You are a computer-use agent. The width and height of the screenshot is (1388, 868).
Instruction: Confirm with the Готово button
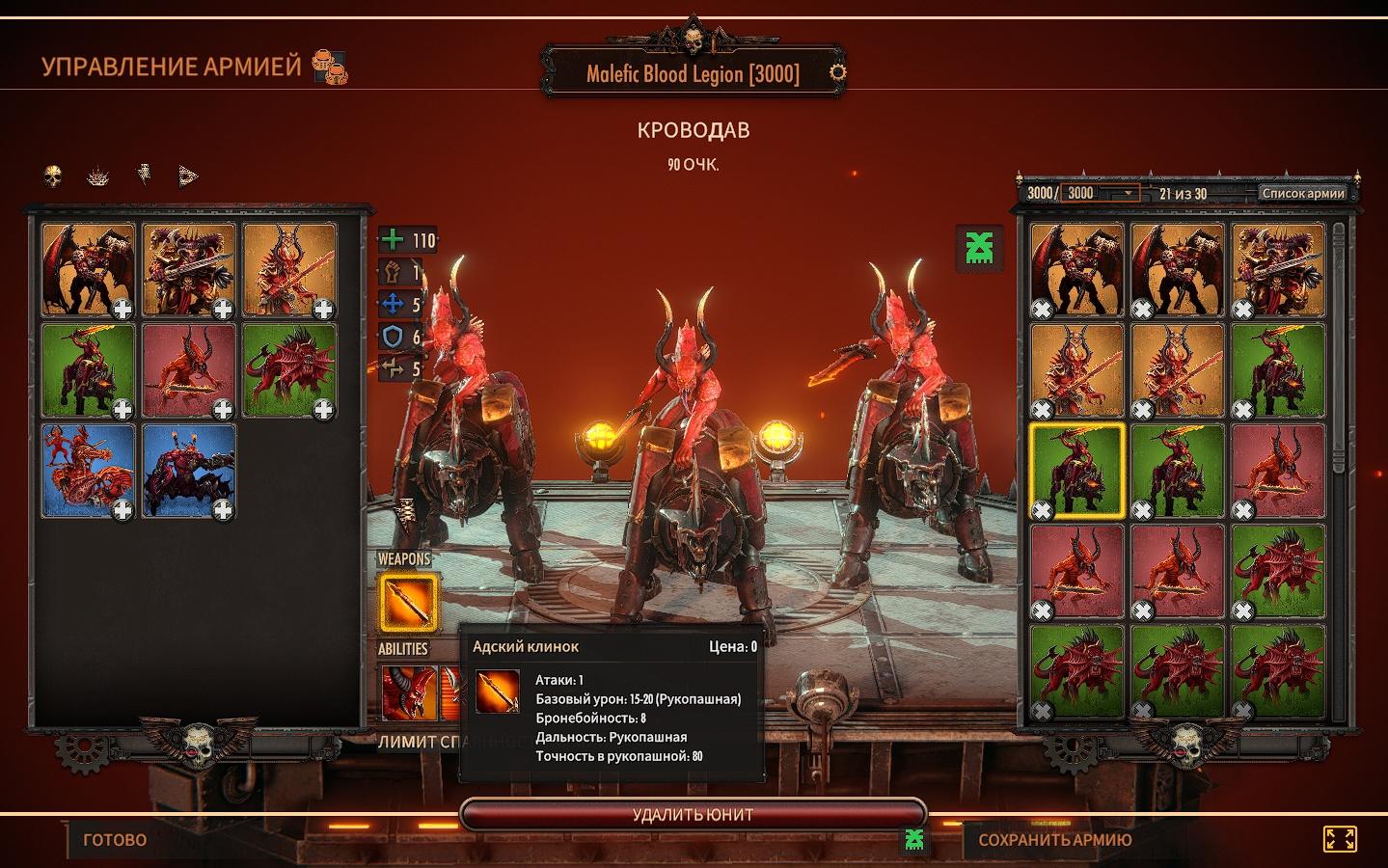(115, 840)
